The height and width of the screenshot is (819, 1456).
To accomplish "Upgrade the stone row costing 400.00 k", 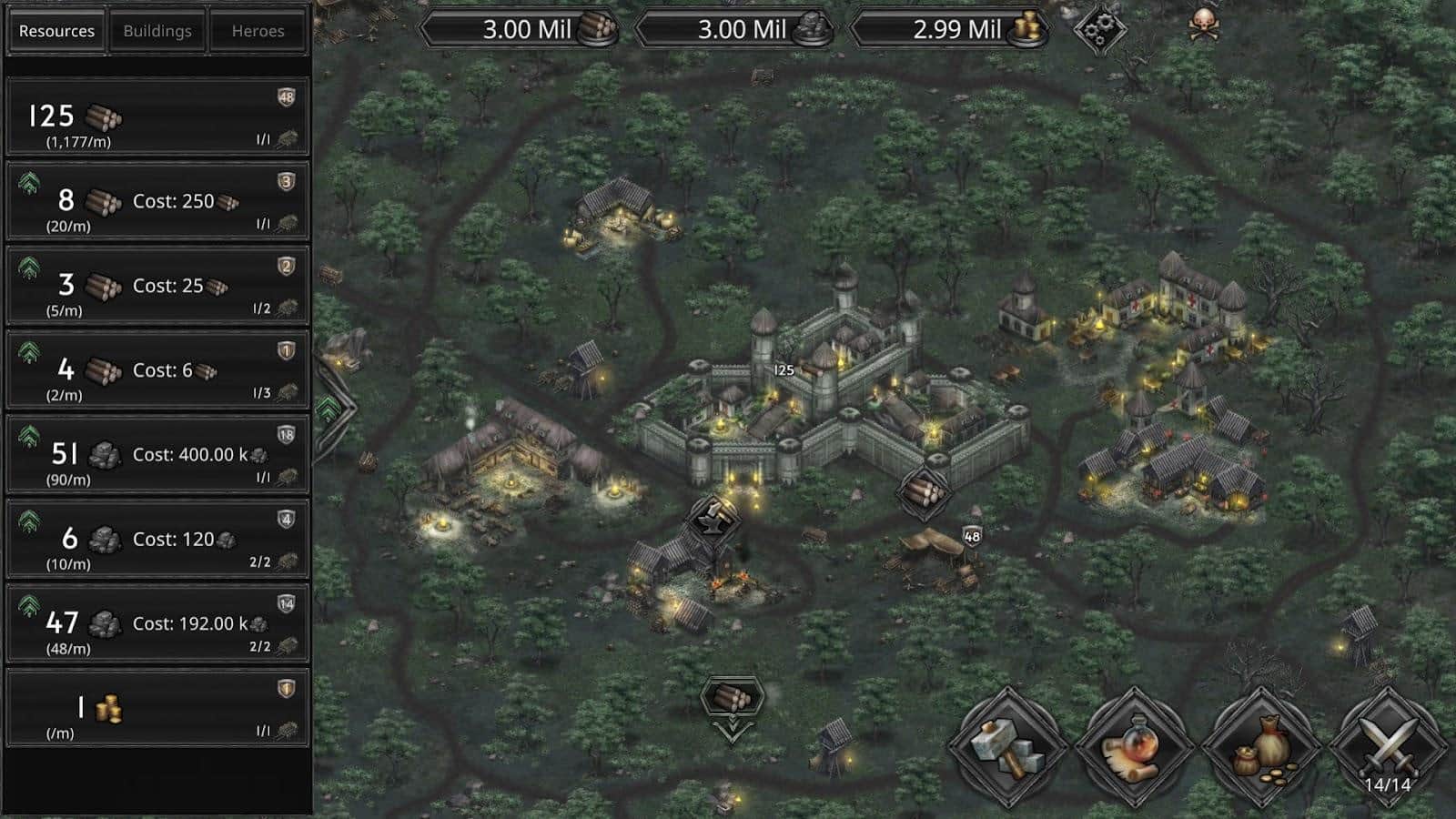I will point(29,439).
